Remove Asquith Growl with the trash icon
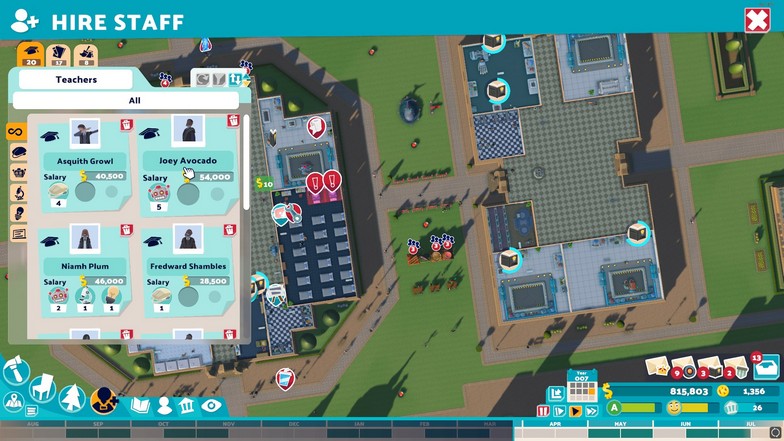This screenshot has width=784, height=441. coord(127,125)
